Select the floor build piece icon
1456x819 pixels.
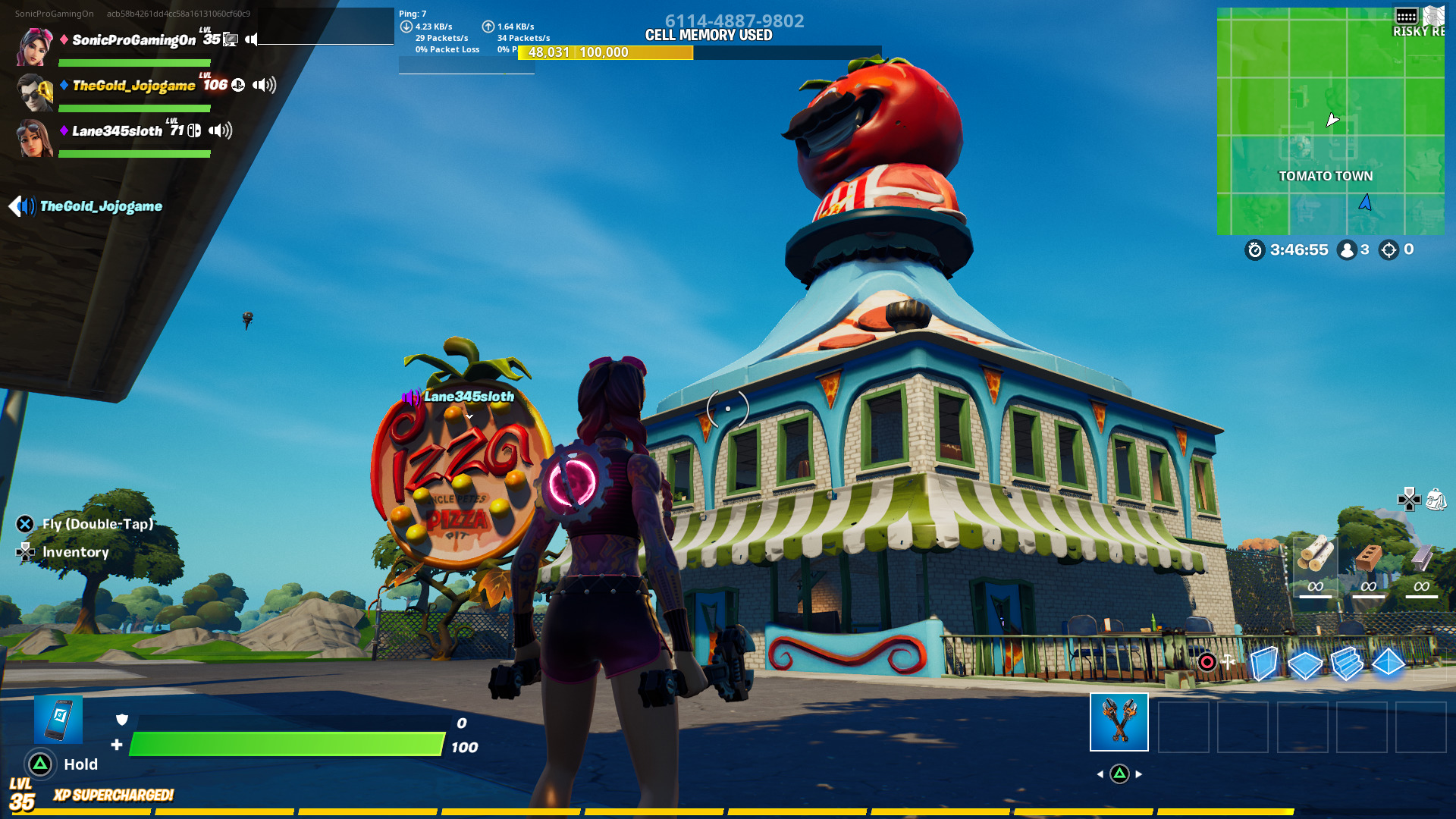coord(1305,664)
